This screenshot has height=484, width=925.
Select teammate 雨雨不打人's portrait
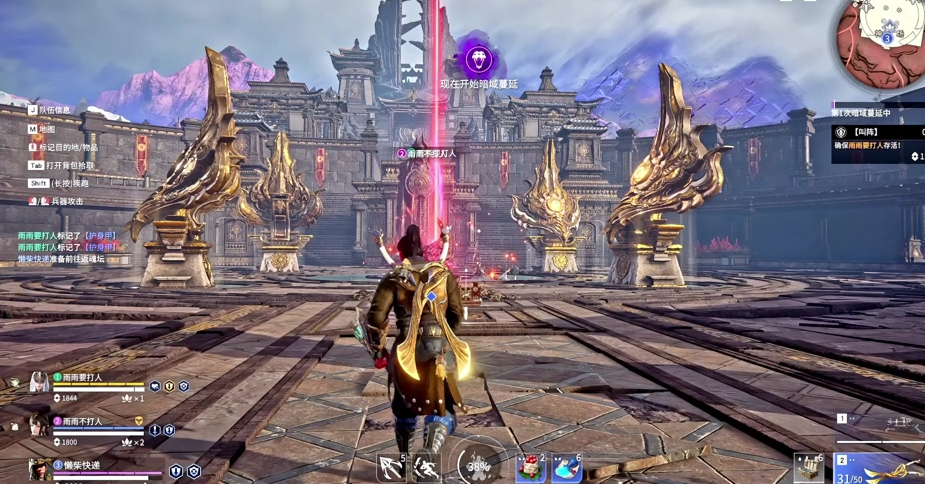(x=39, y=426)
